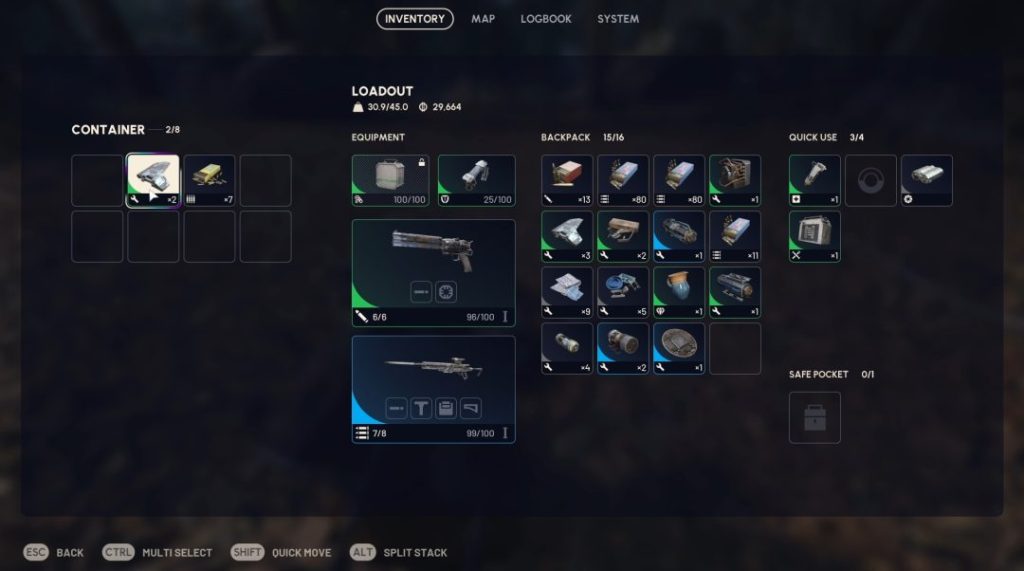1024x571 pixels.
Task: Select the backpack equipment slot showing 100/100
Action: tap(391, 180)
